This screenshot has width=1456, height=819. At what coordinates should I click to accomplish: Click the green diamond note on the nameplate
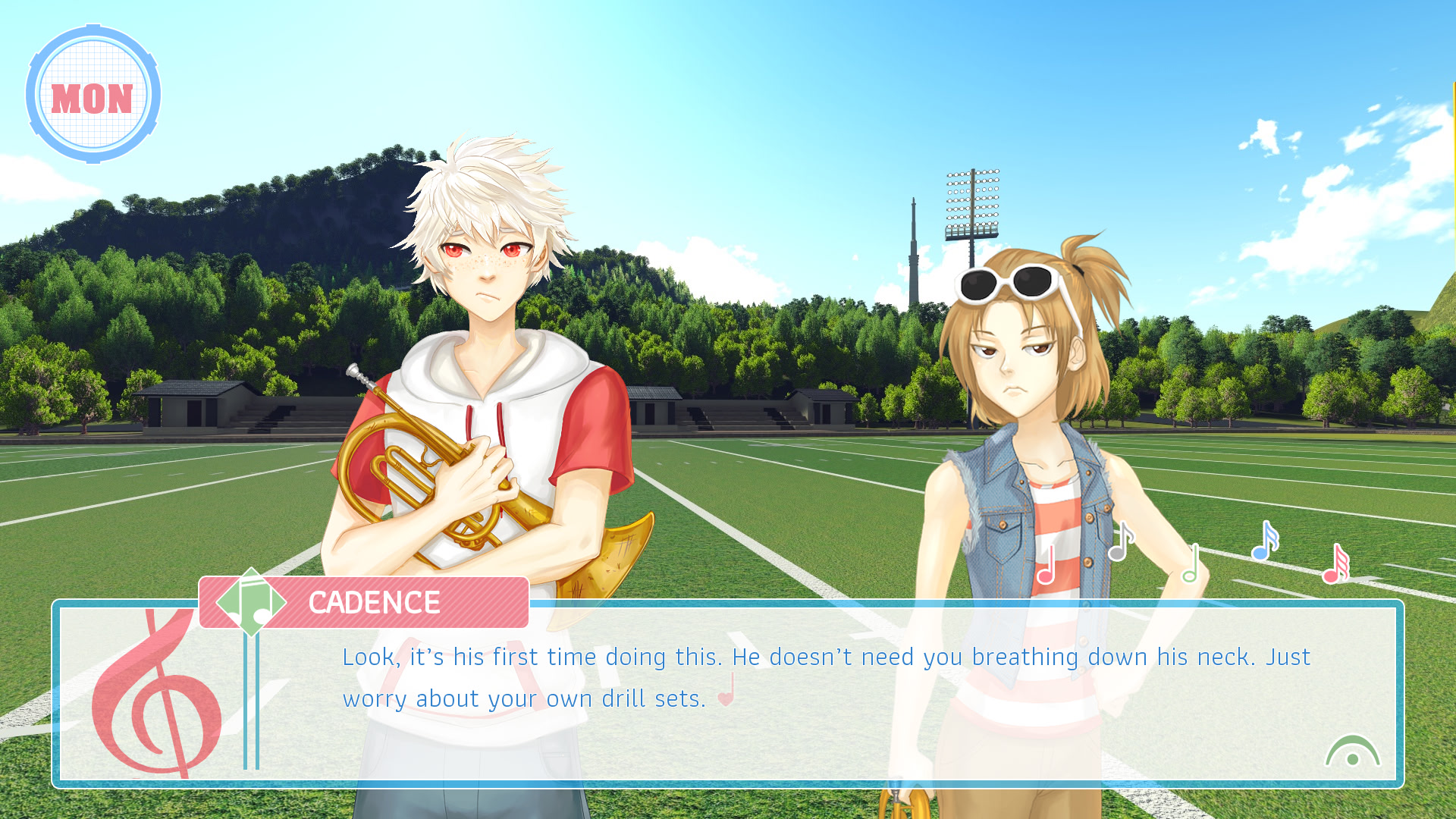pos(252,603)
